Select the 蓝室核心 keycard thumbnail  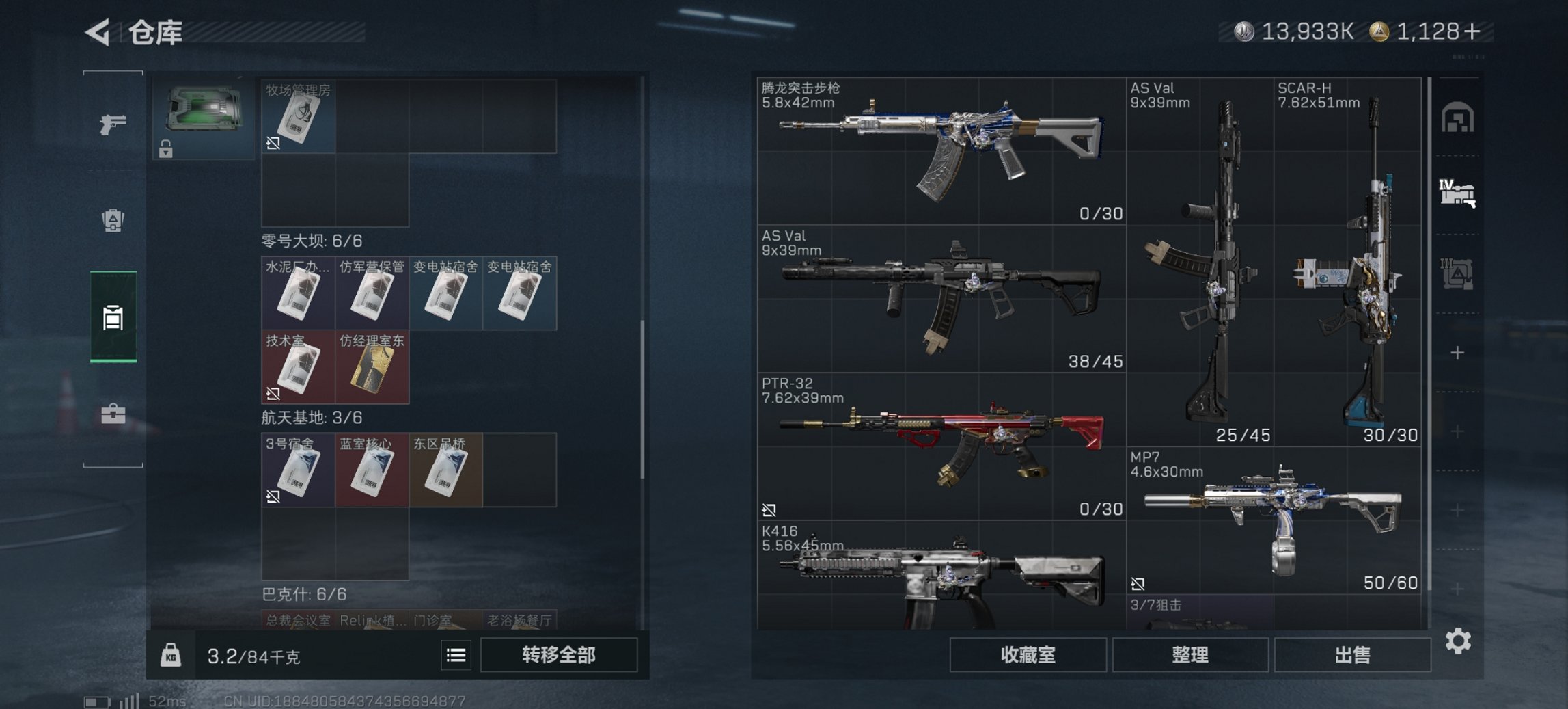point(372,472)
